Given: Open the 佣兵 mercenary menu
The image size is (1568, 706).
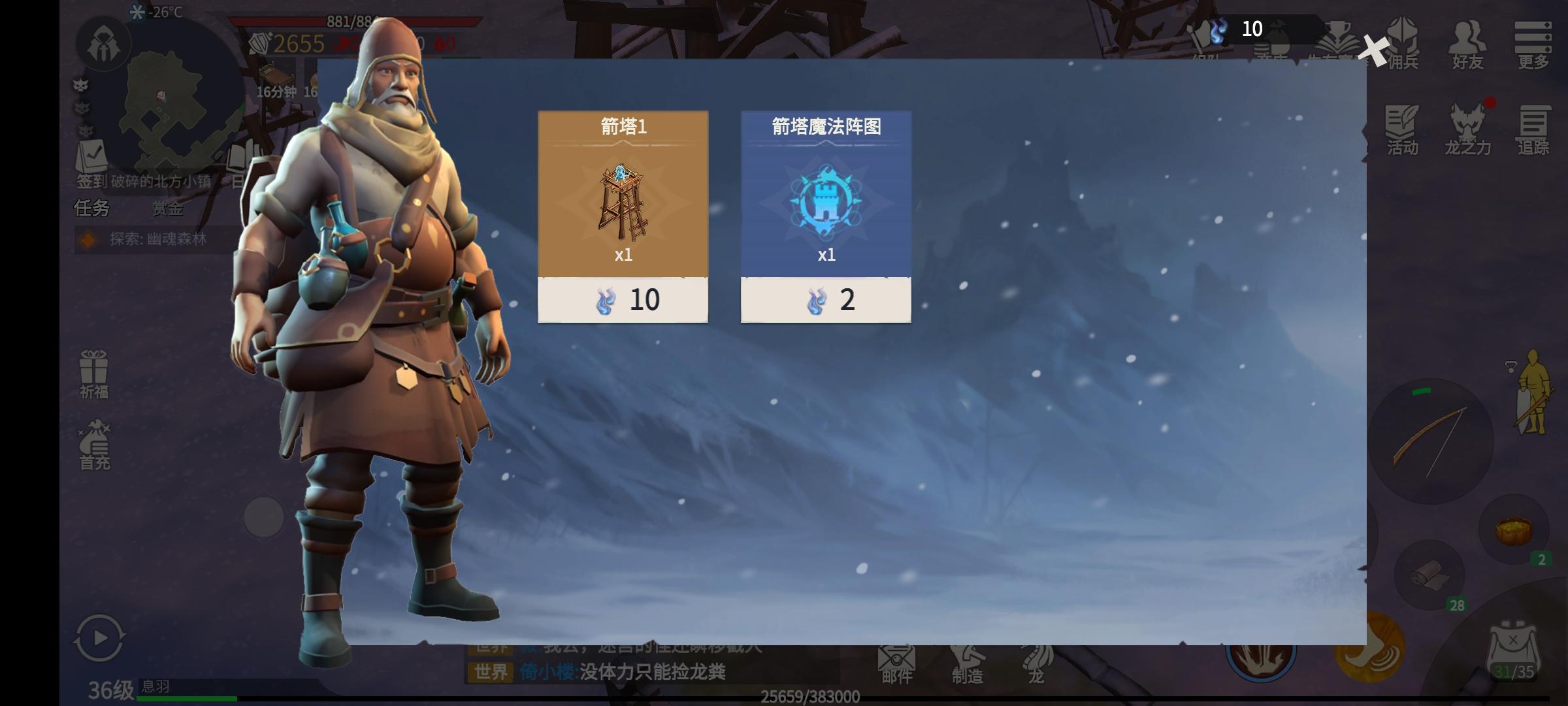Looking at the screenshot, I should [x=1403, y=44].
